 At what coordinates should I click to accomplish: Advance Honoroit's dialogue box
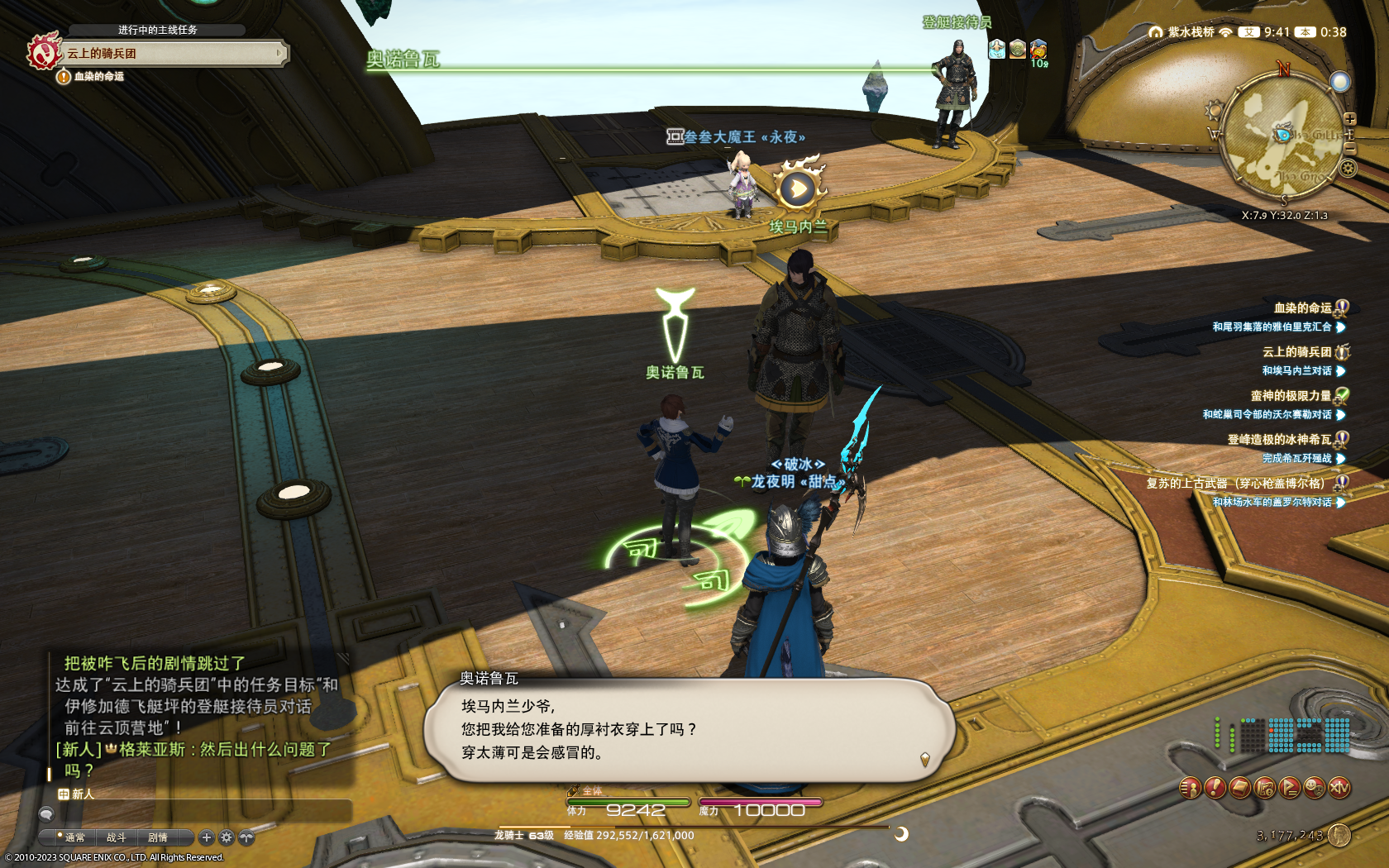(x=689, y=729)
